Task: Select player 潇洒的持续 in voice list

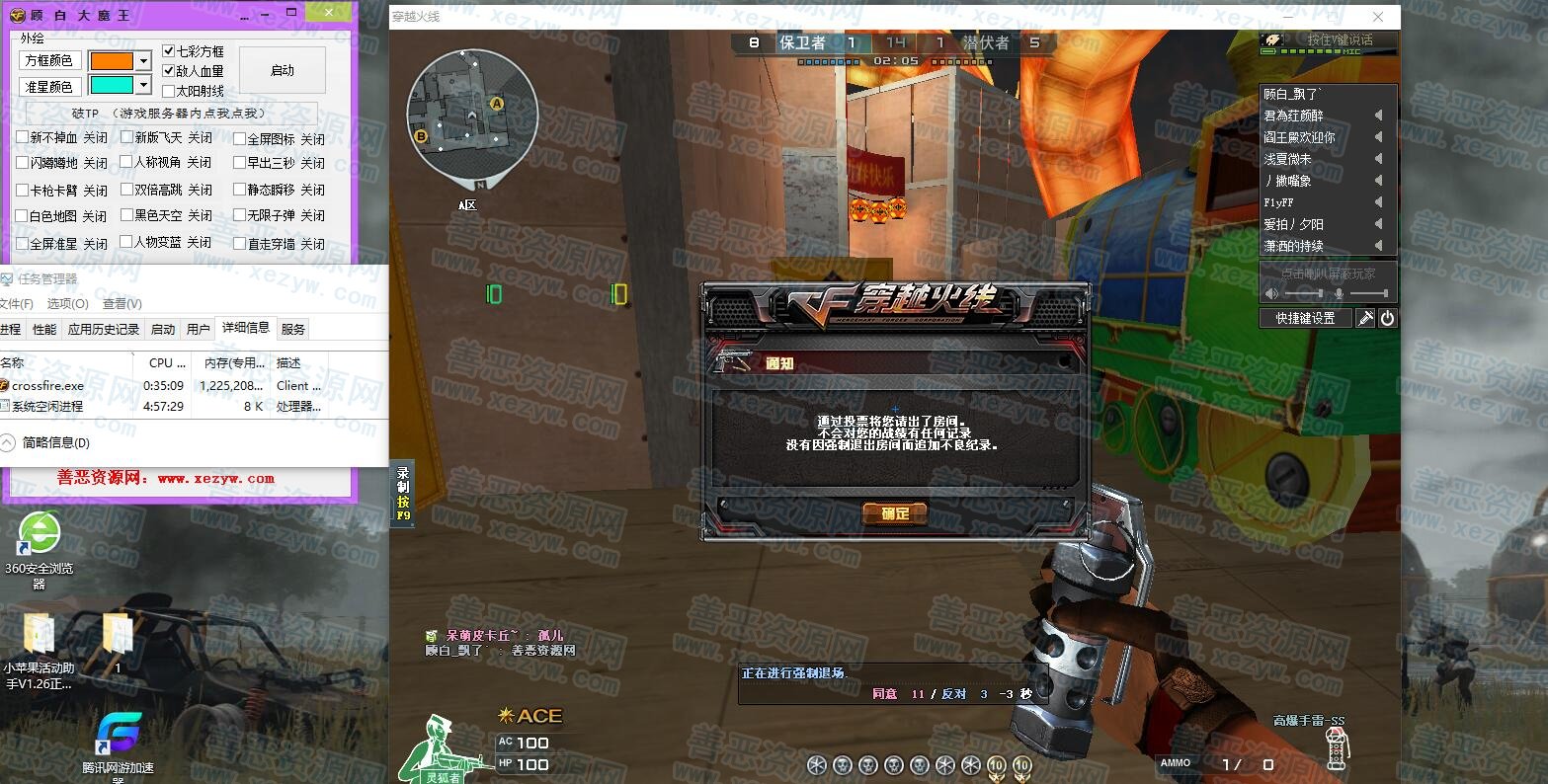Action: tap(1294, 246)
